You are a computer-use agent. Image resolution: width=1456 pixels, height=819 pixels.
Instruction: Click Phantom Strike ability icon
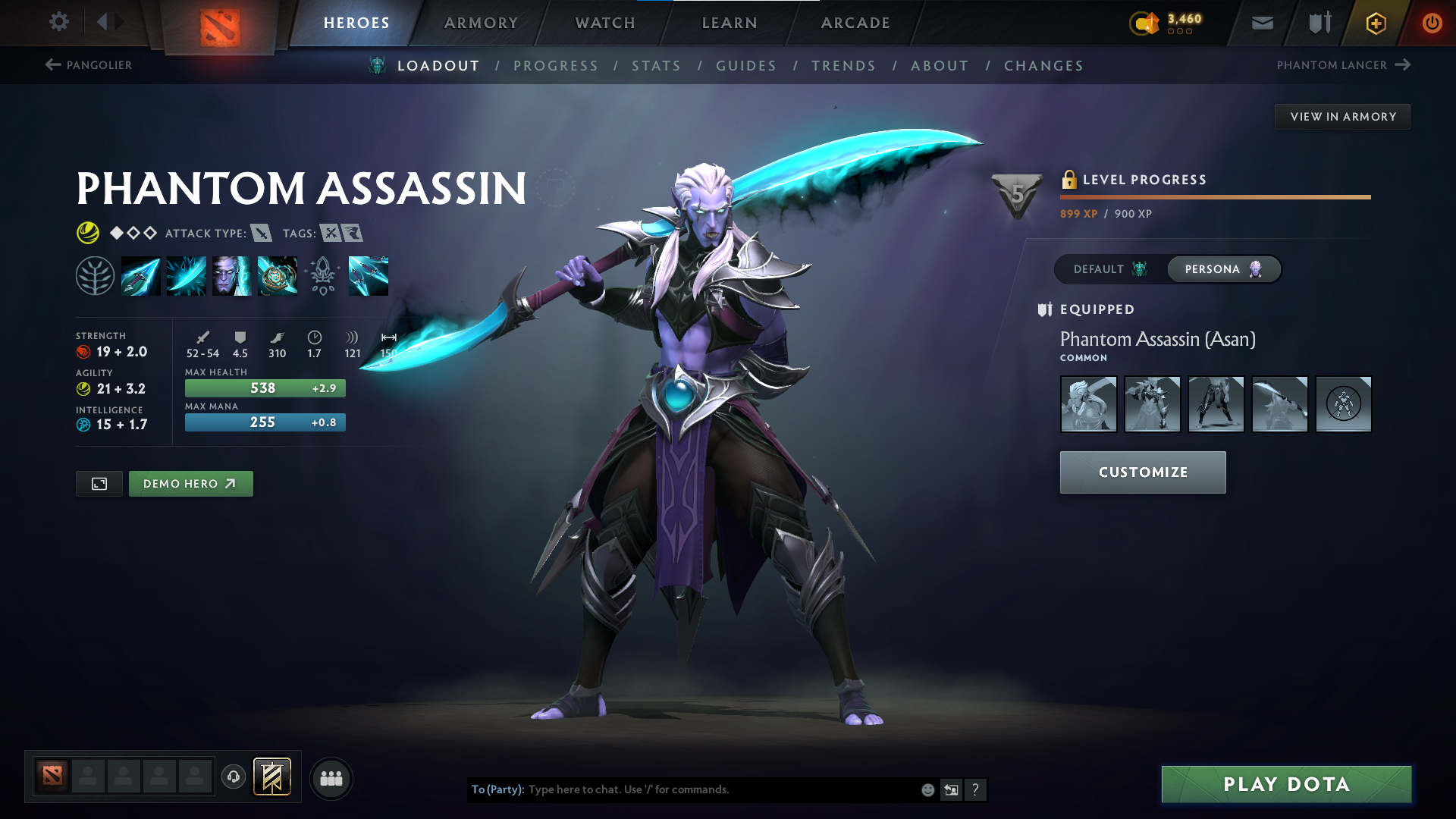coord(186,275)
